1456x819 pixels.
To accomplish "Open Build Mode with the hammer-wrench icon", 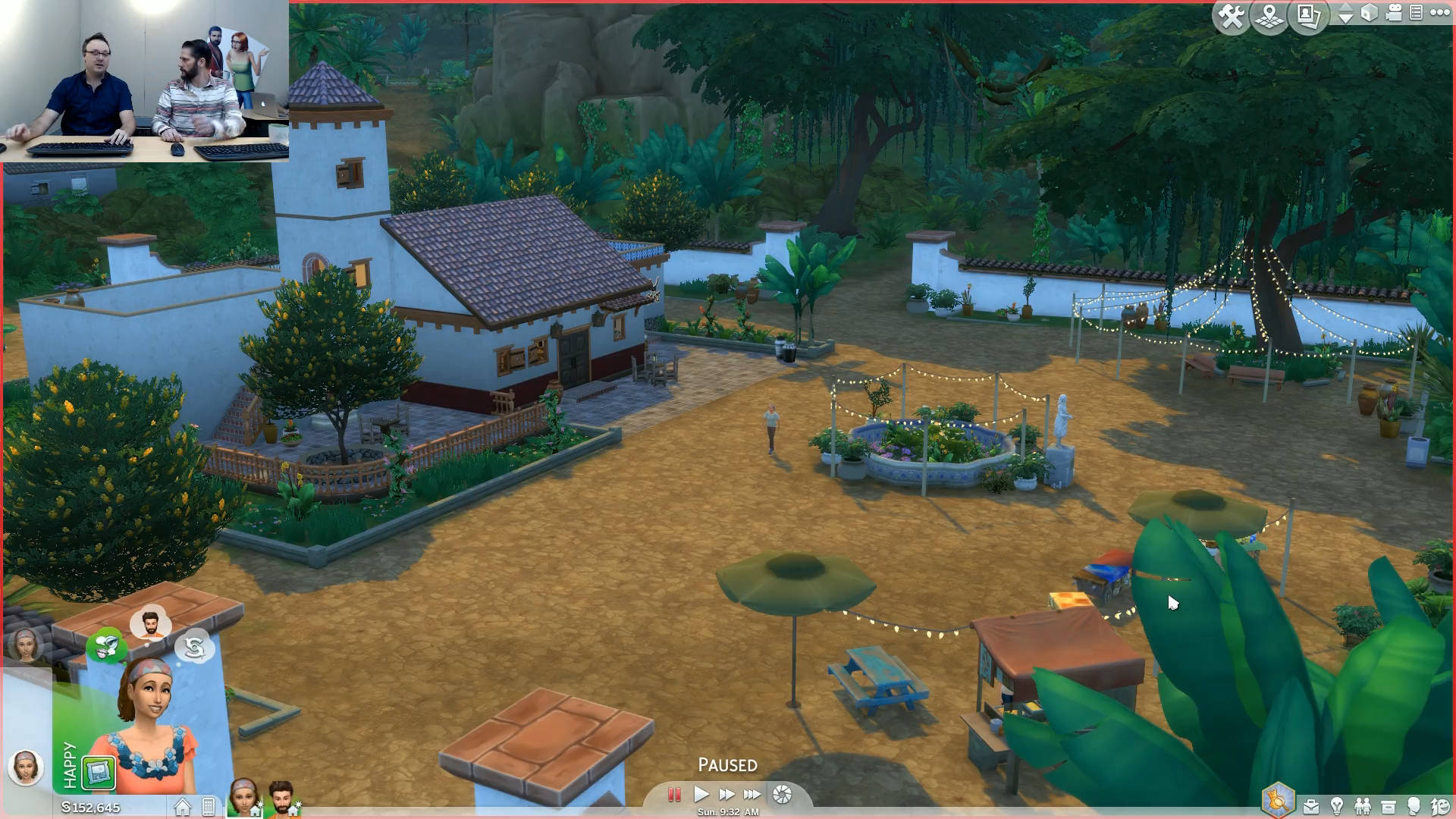I will 1231,16.
